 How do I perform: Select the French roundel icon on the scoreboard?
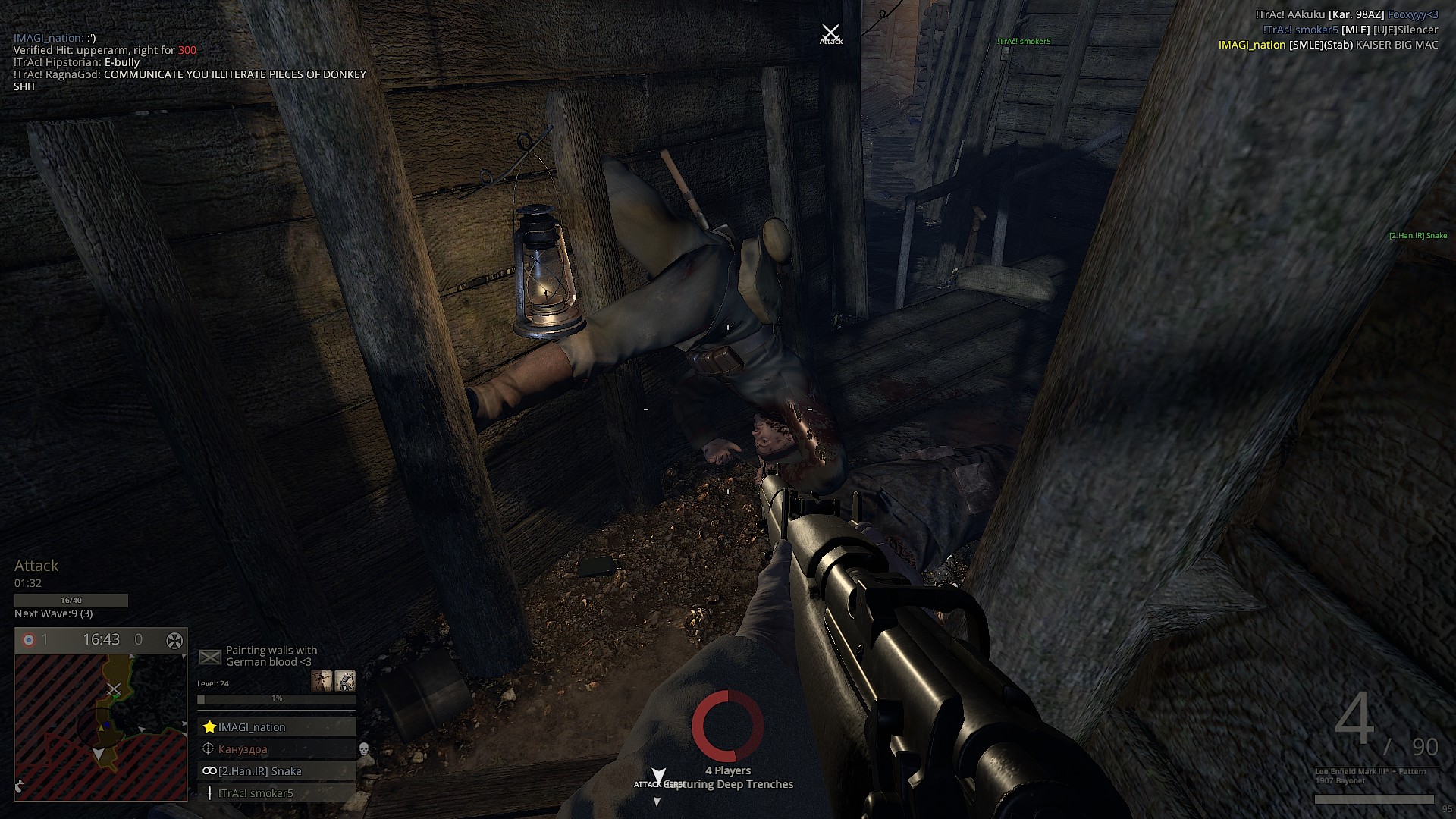[29, 639]
